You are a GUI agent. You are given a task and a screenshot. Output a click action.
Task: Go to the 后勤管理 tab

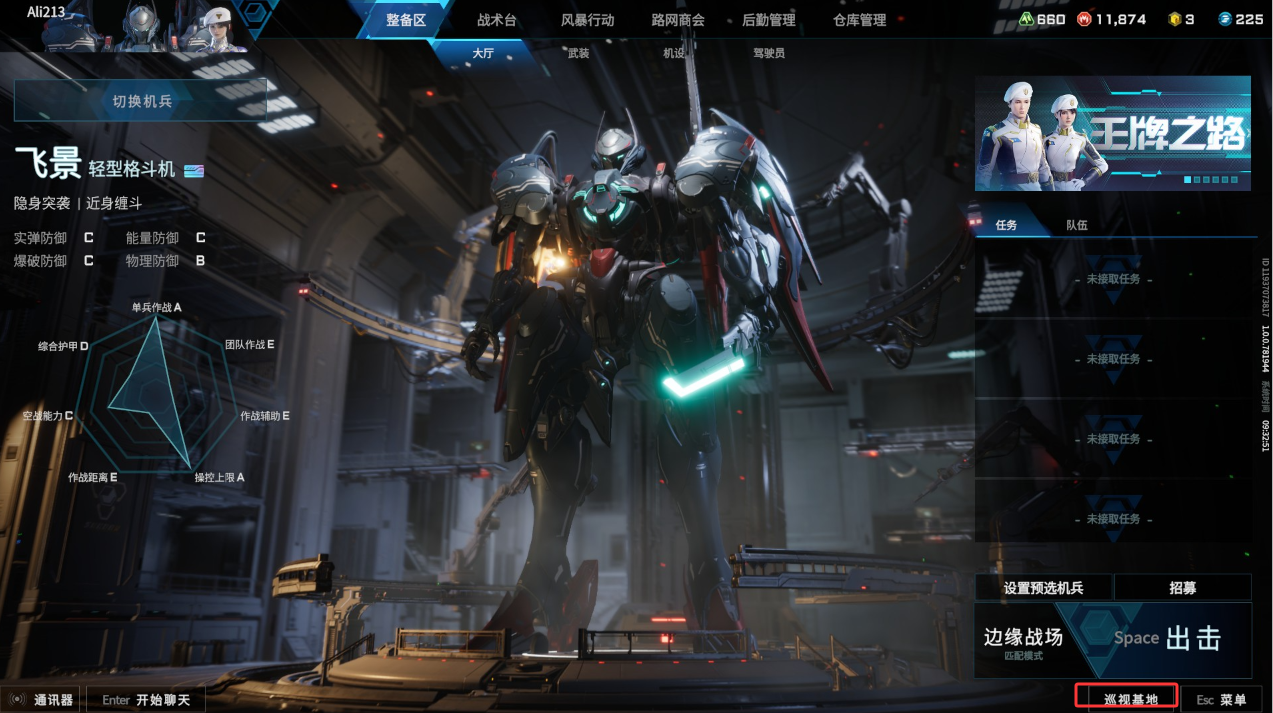tap(769, 20)
